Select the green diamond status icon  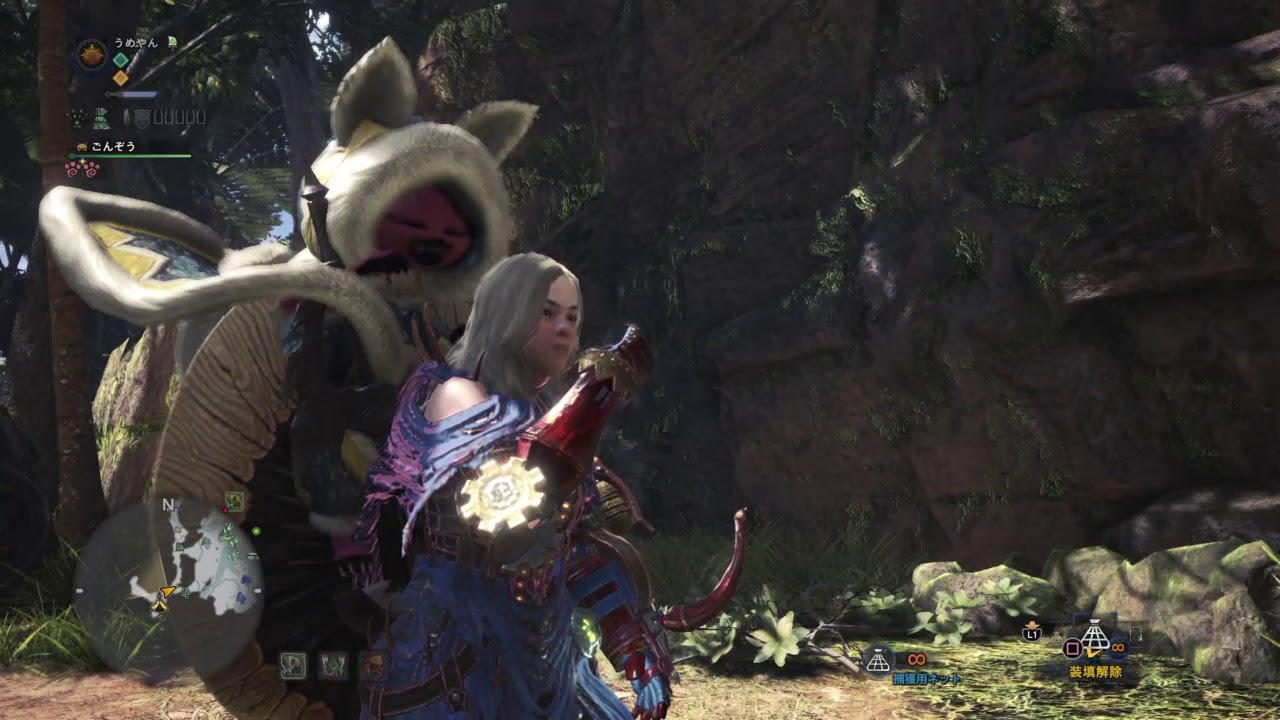120,59
